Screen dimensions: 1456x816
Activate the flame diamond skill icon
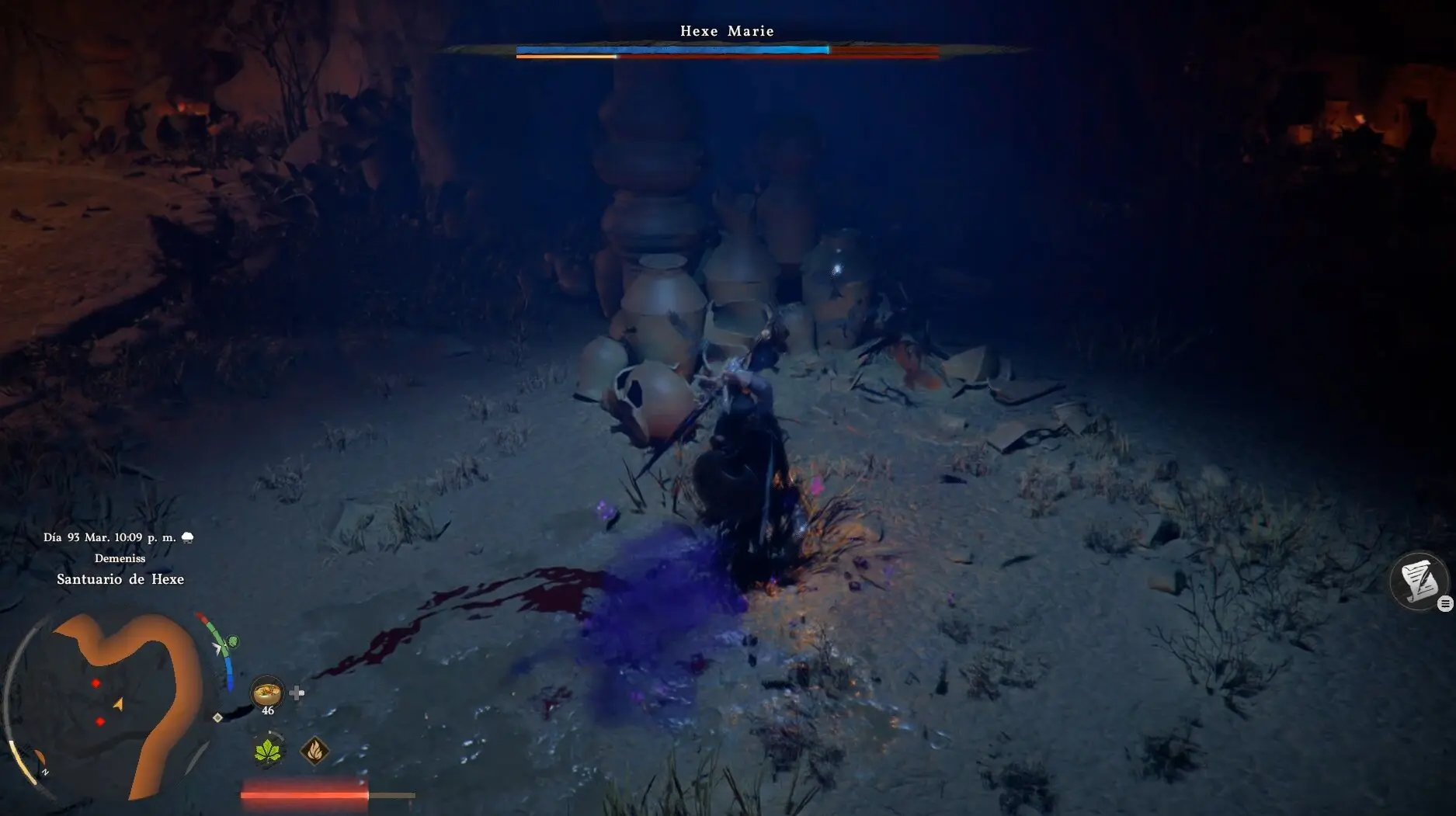(314, 751)
